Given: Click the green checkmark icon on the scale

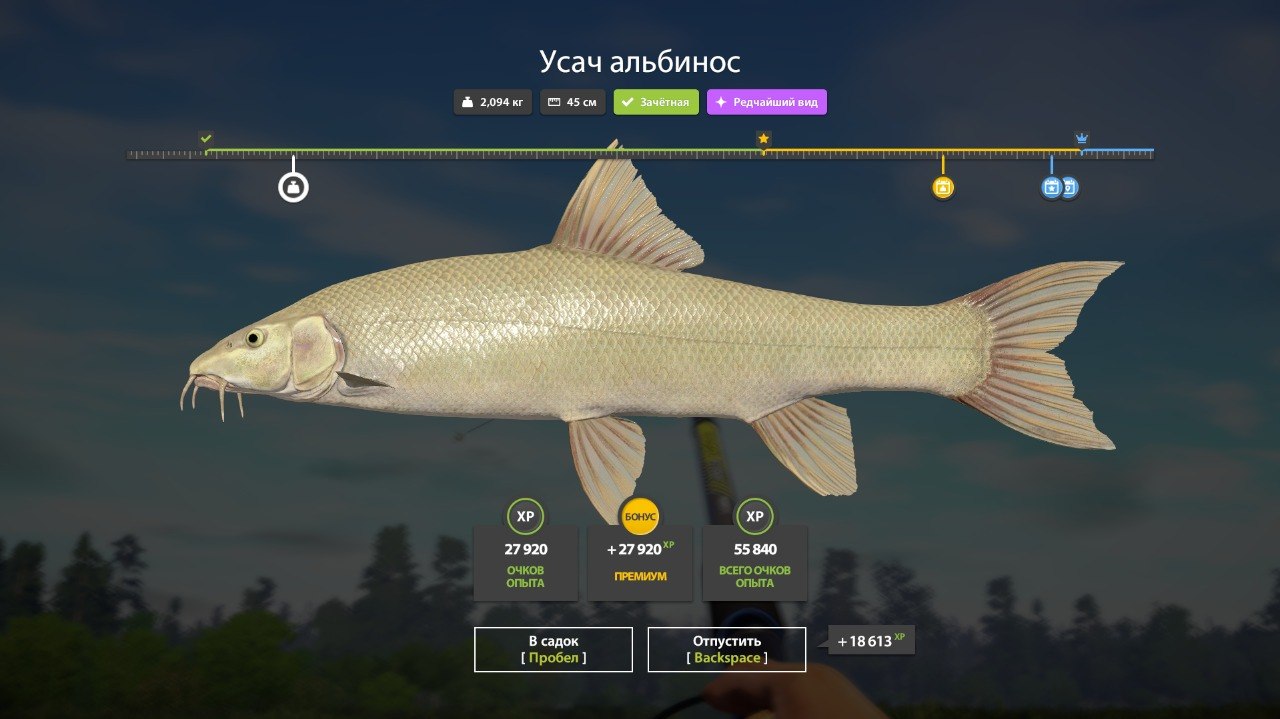Looking at the screenshot, I should 206,138.
